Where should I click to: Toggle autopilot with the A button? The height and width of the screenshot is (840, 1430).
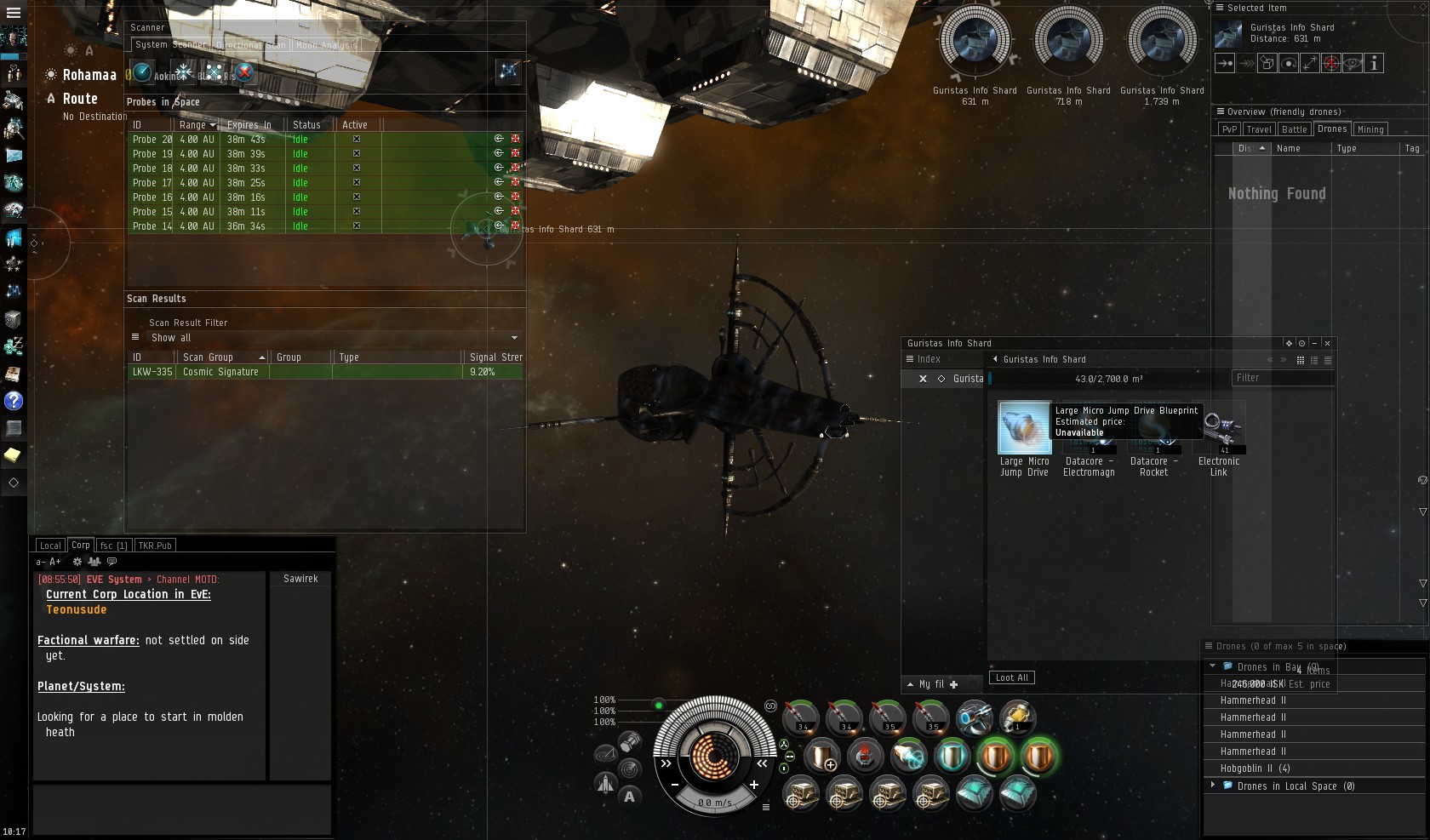[x=629, y=797]
